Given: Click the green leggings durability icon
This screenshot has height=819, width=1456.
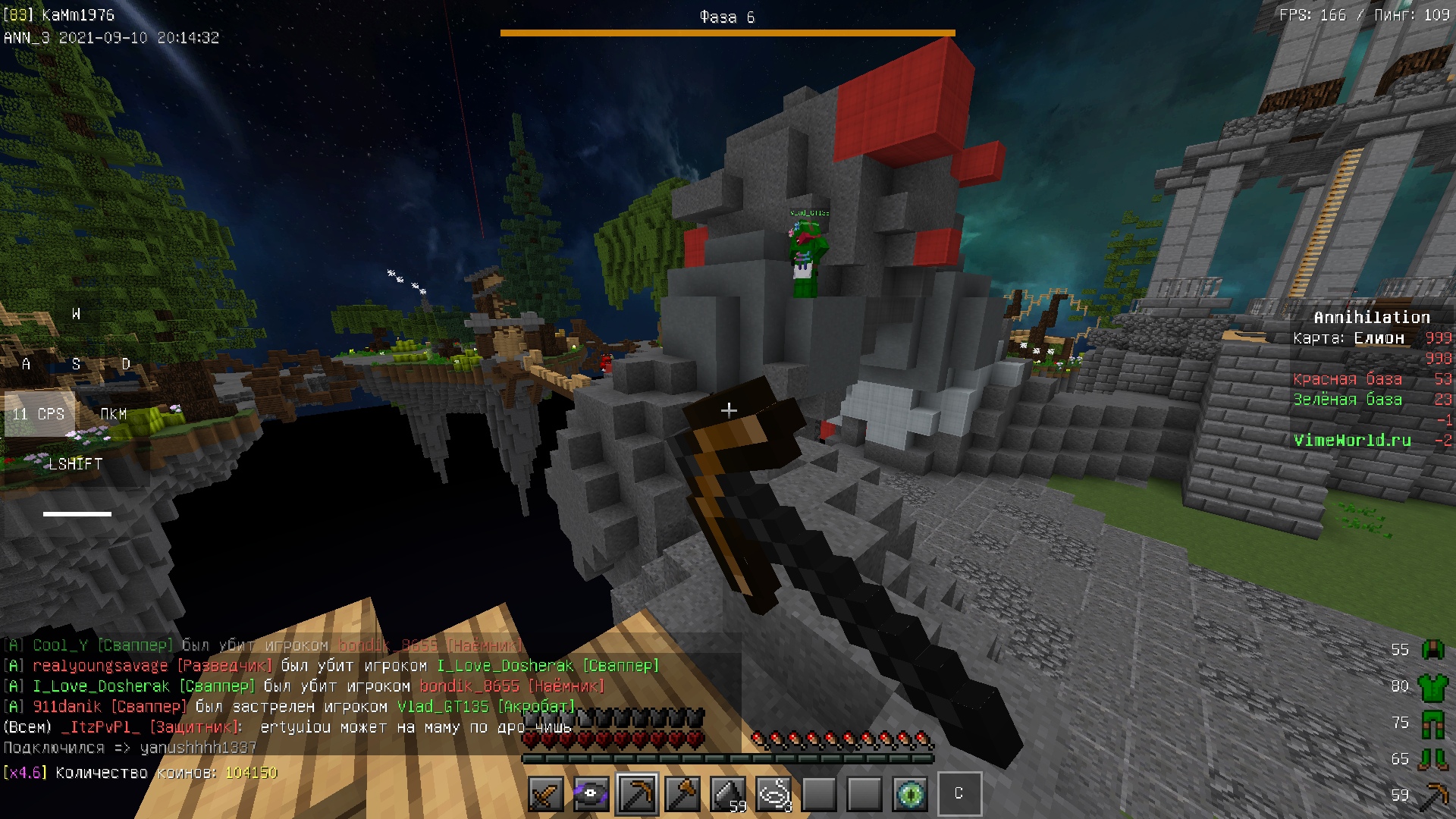Looking at the screenshot, I should (x=1432, y=723).
